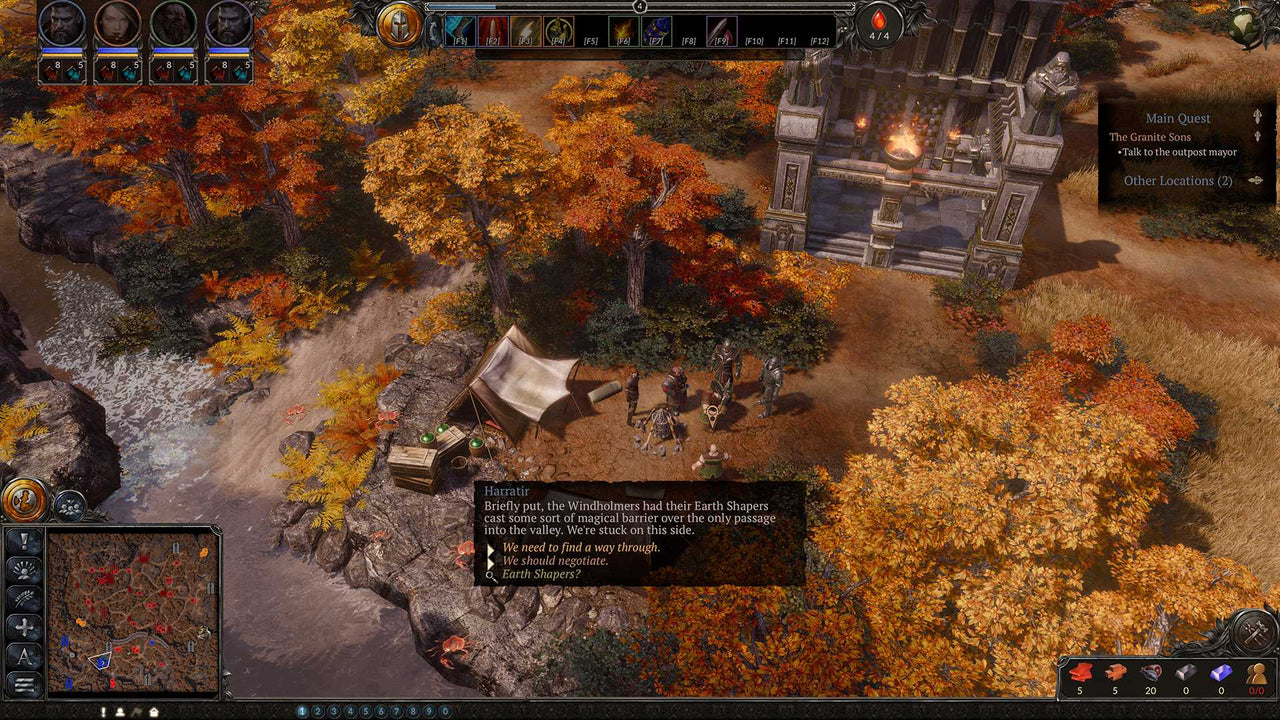
Task: Toggle the round group icon above the minimap
Action: [68, 506]
